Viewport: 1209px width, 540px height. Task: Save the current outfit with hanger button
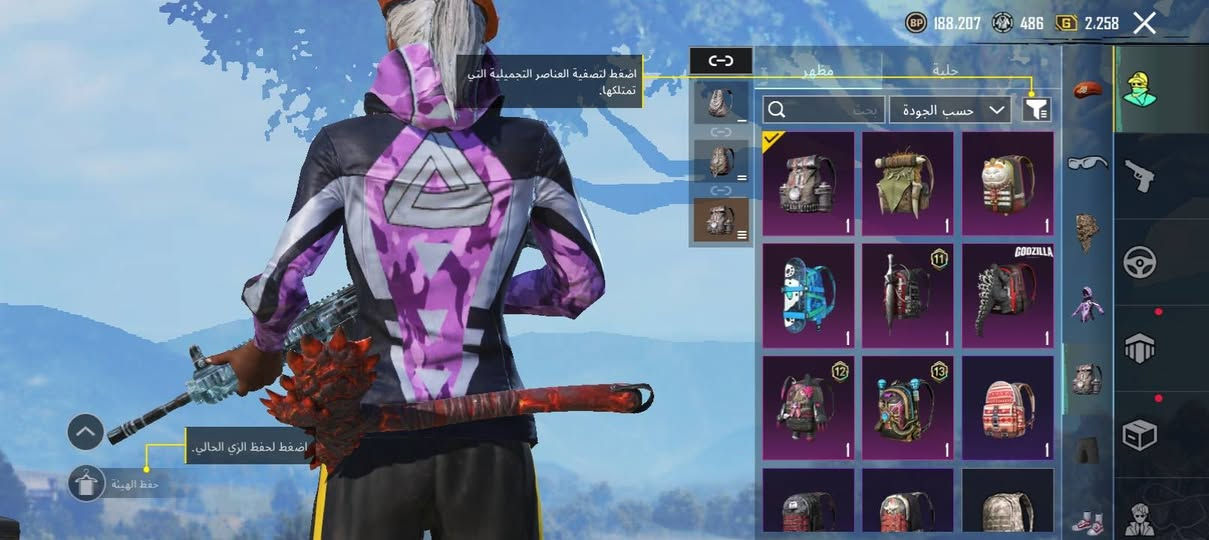pos(87,484)
